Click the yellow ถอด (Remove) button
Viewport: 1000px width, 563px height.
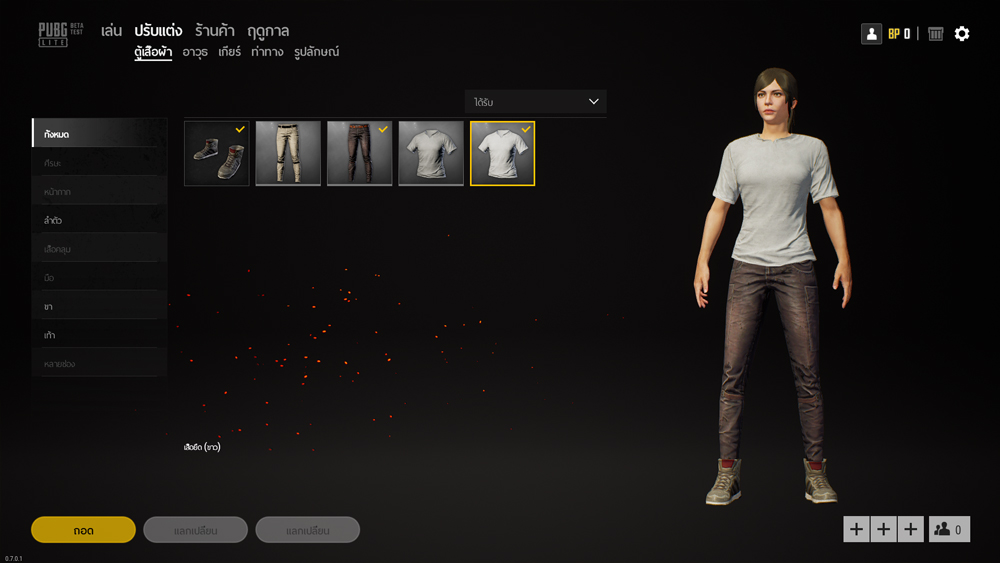[83, 530]
